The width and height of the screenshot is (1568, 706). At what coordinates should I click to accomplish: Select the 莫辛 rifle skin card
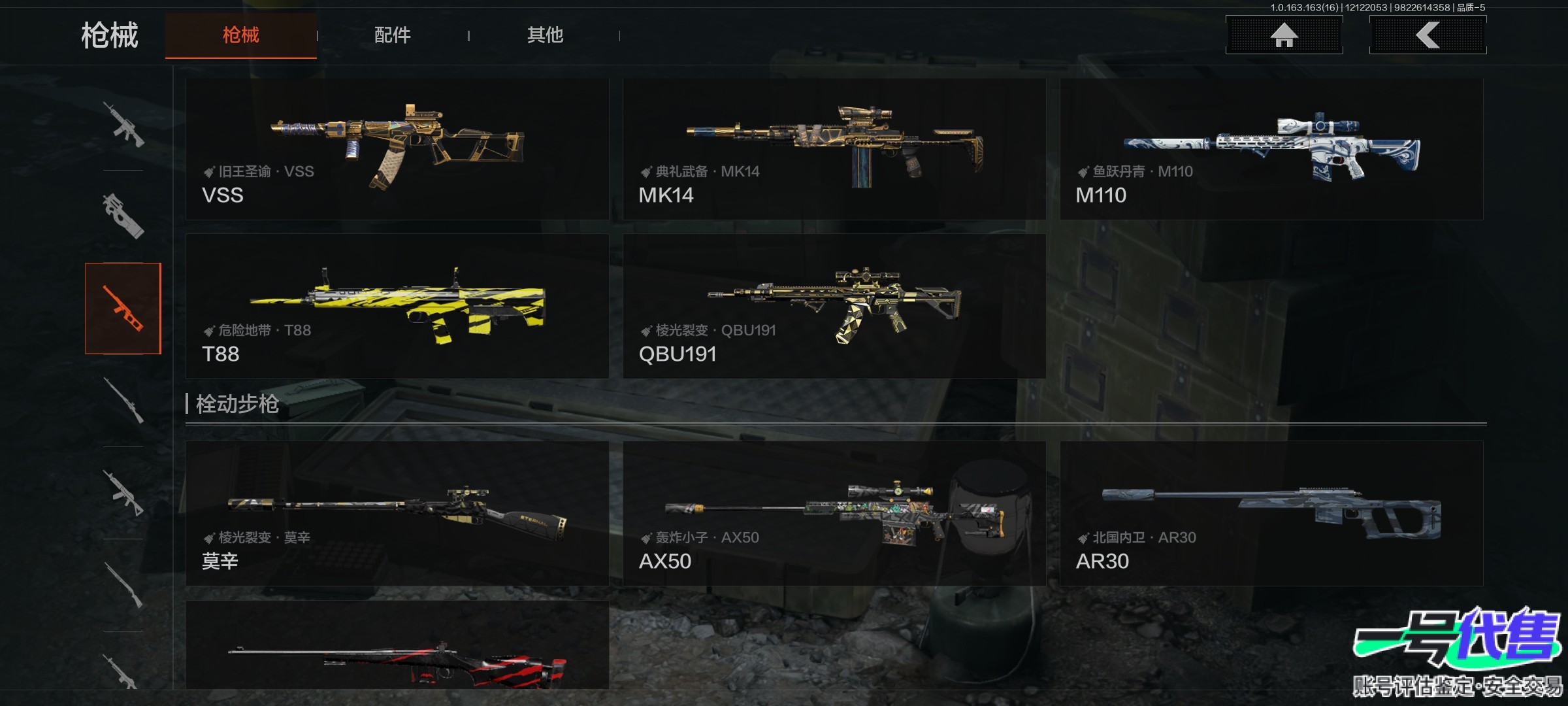[397, 513]
